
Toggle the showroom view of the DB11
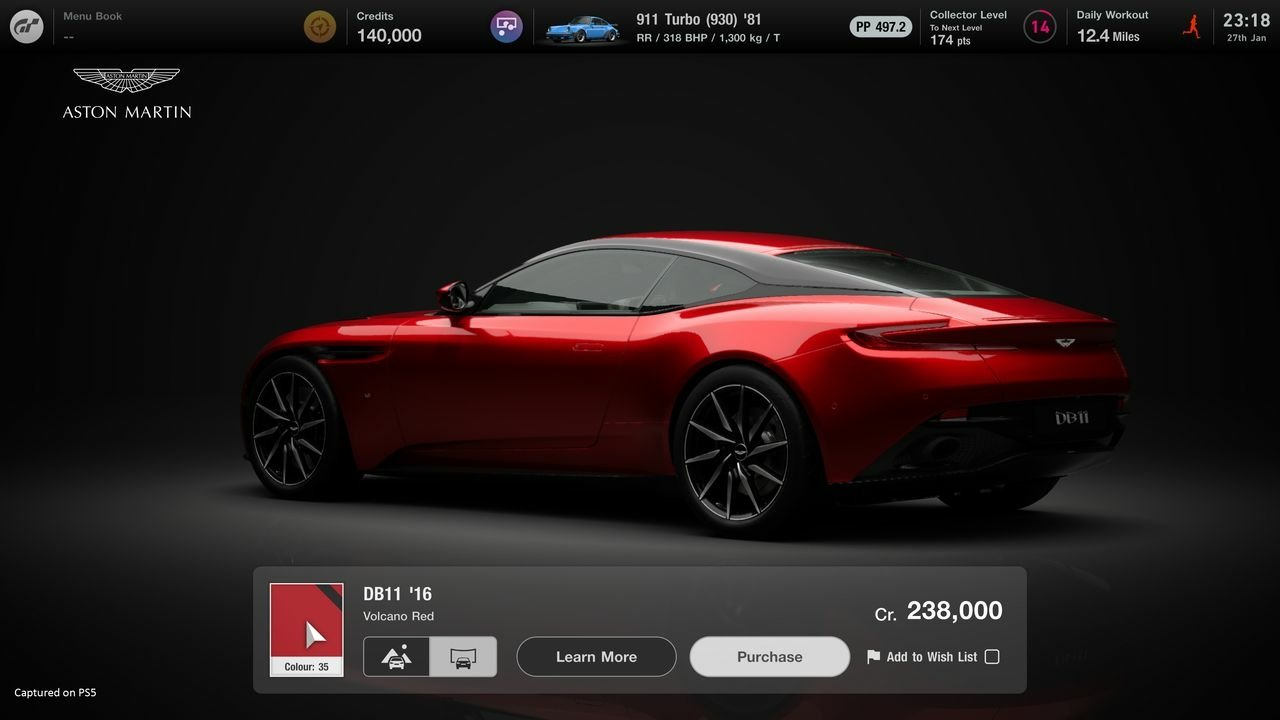[x=463, y=657]
